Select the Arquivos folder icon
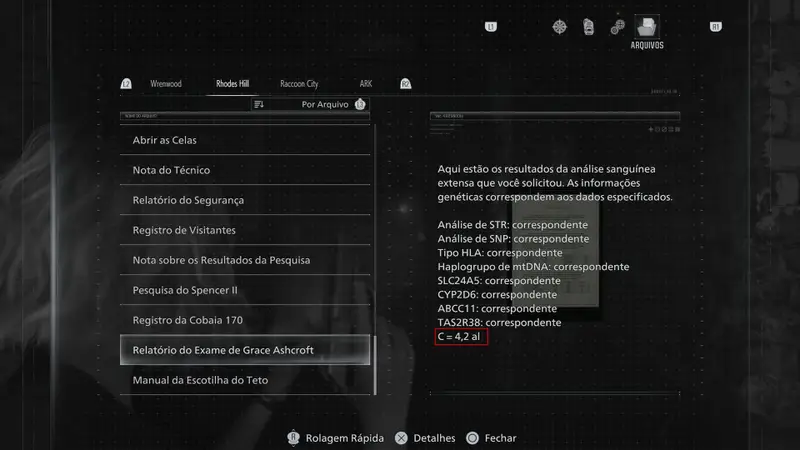Screen dimensions: 800x450 click(x=647, y=27)
